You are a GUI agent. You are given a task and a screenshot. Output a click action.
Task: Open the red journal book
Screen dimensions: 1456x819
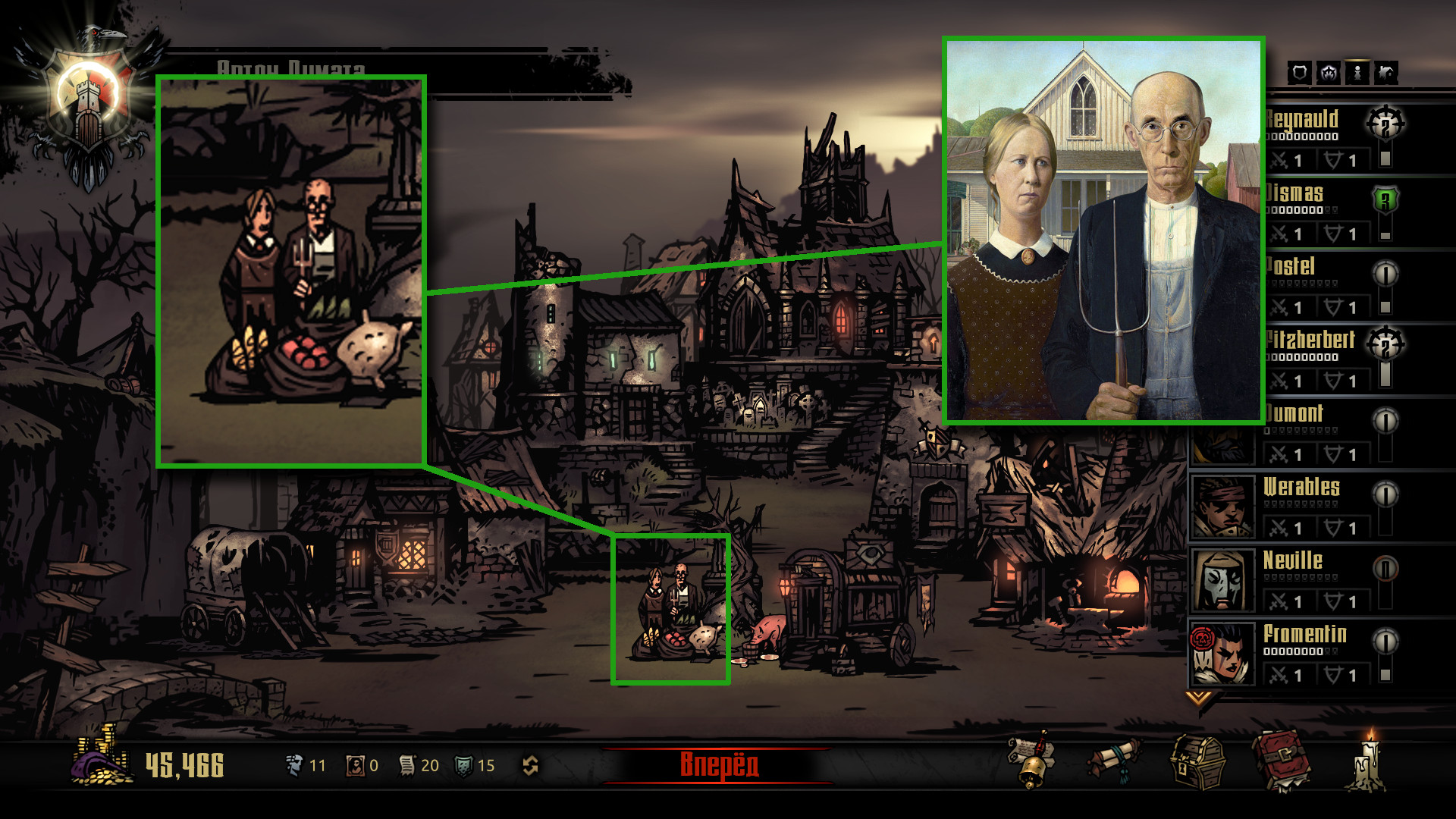[x=1281, y=761]
